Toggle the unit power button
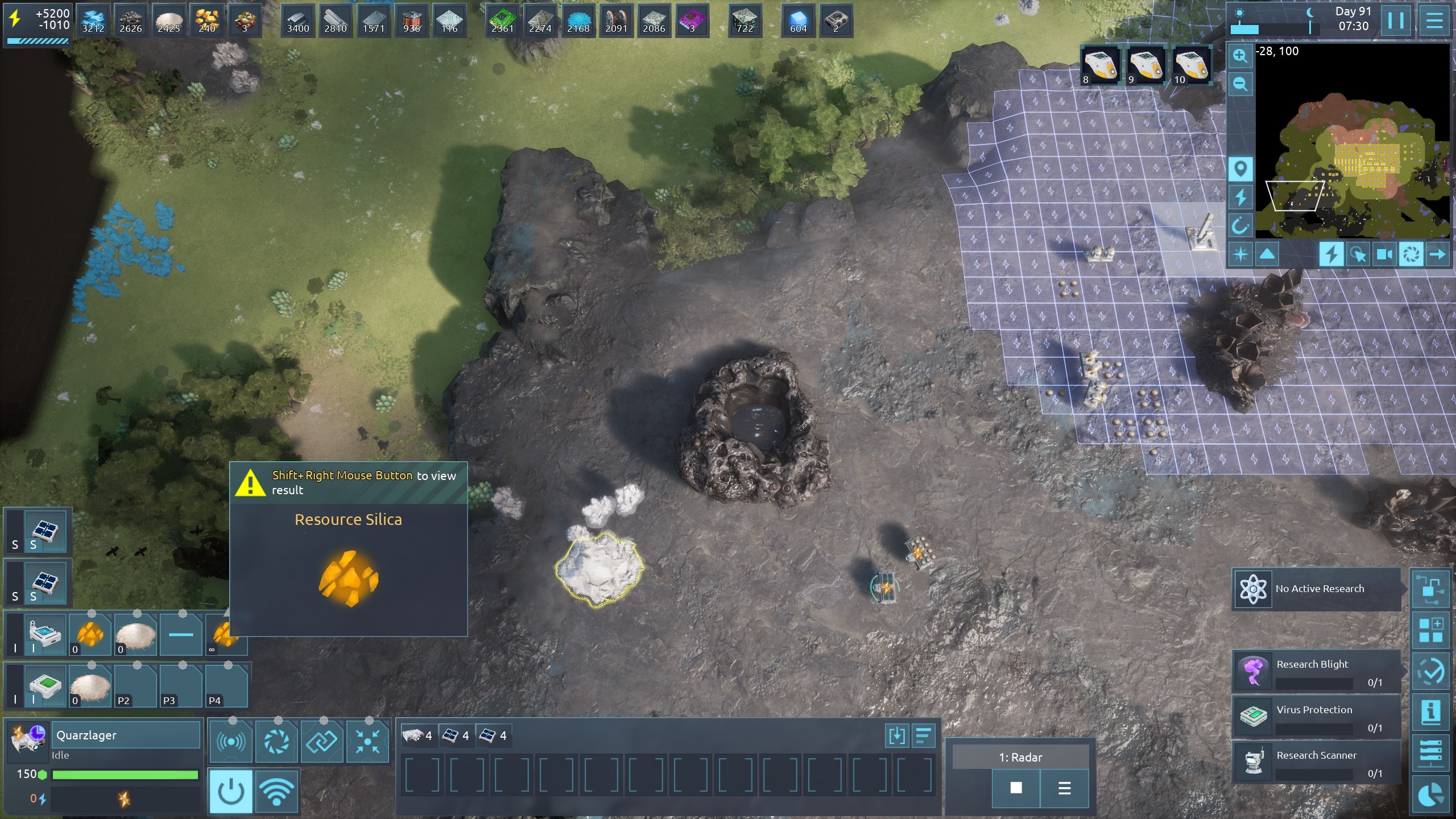The width and height of the screenshot is (1456, 819). coord(231,791)
